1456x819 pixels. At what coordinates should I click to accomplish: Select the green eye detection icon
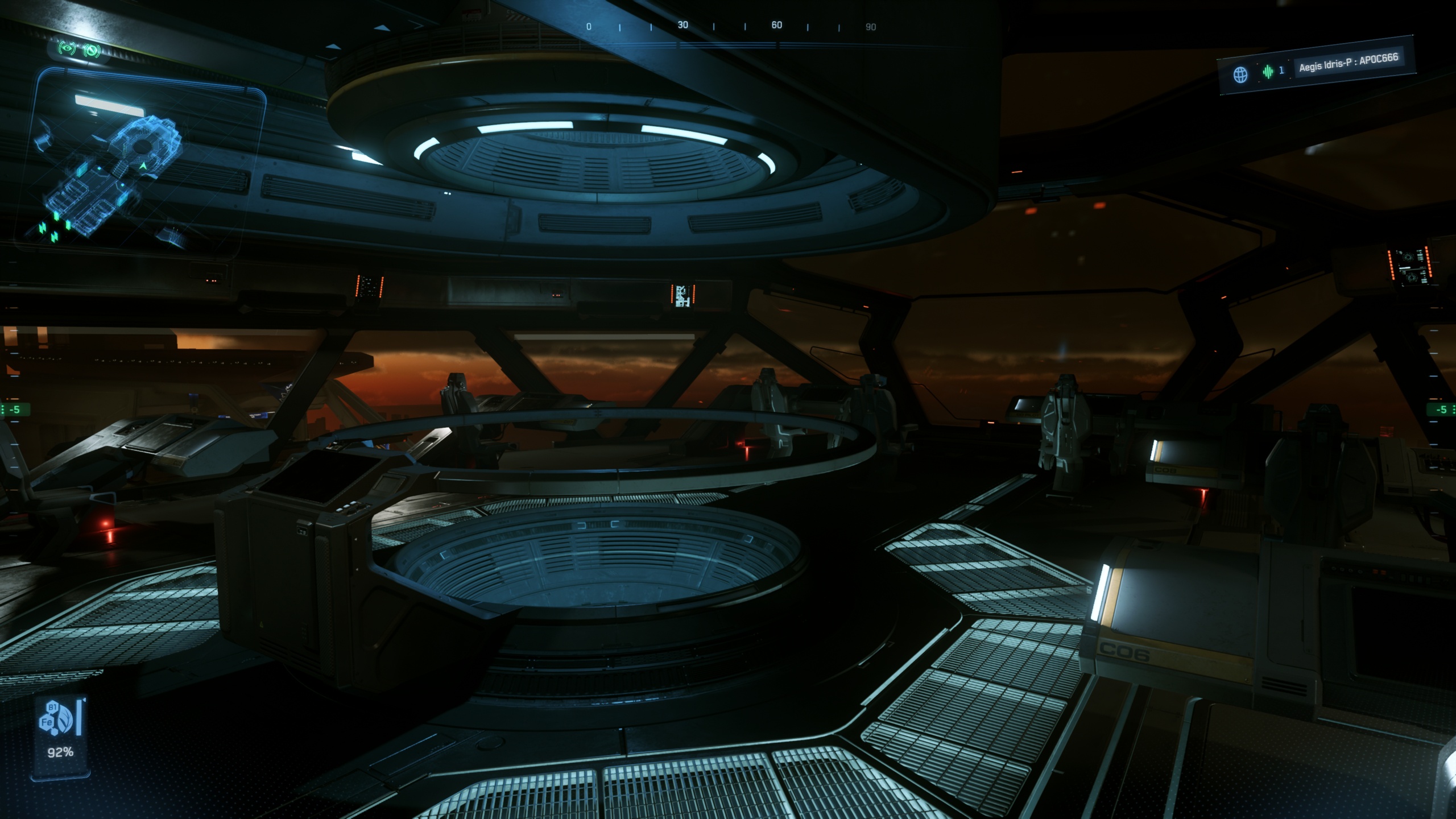coord(67,48)
